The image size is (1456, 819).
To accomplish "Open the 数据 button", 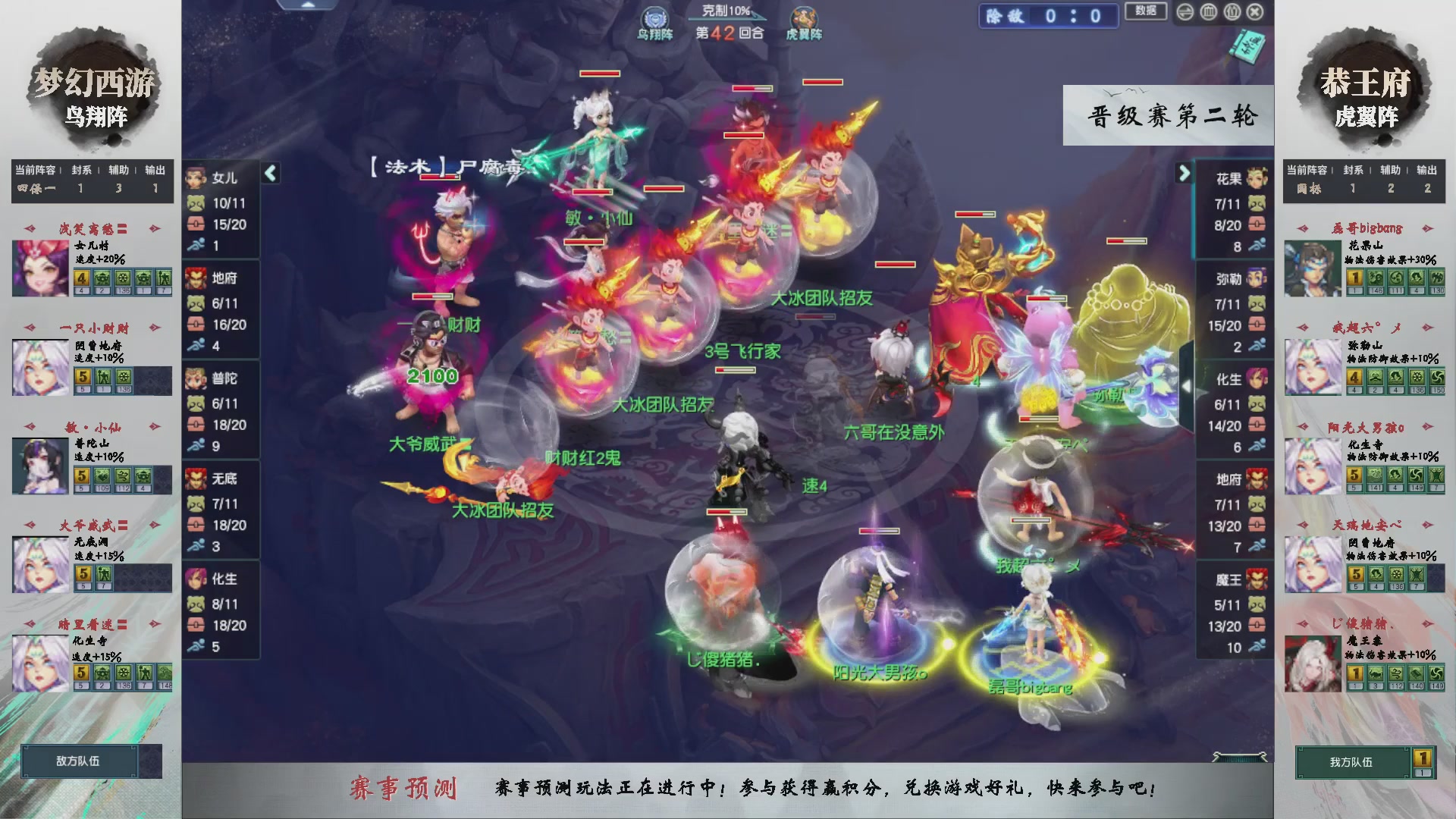I will coord(1145,11).
